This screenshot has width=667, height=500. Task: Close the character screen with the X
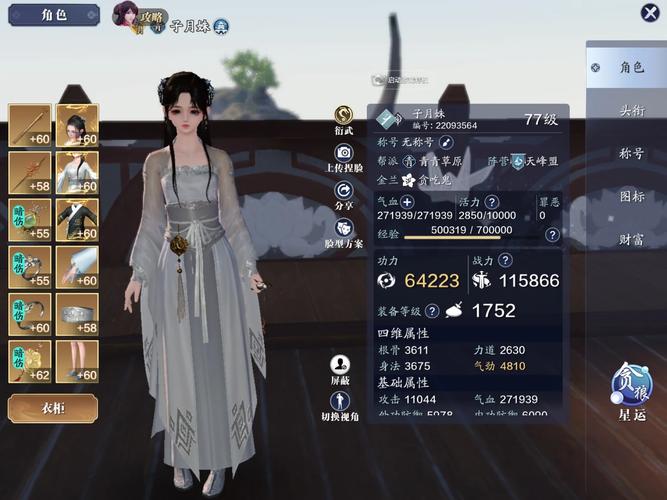649,13
